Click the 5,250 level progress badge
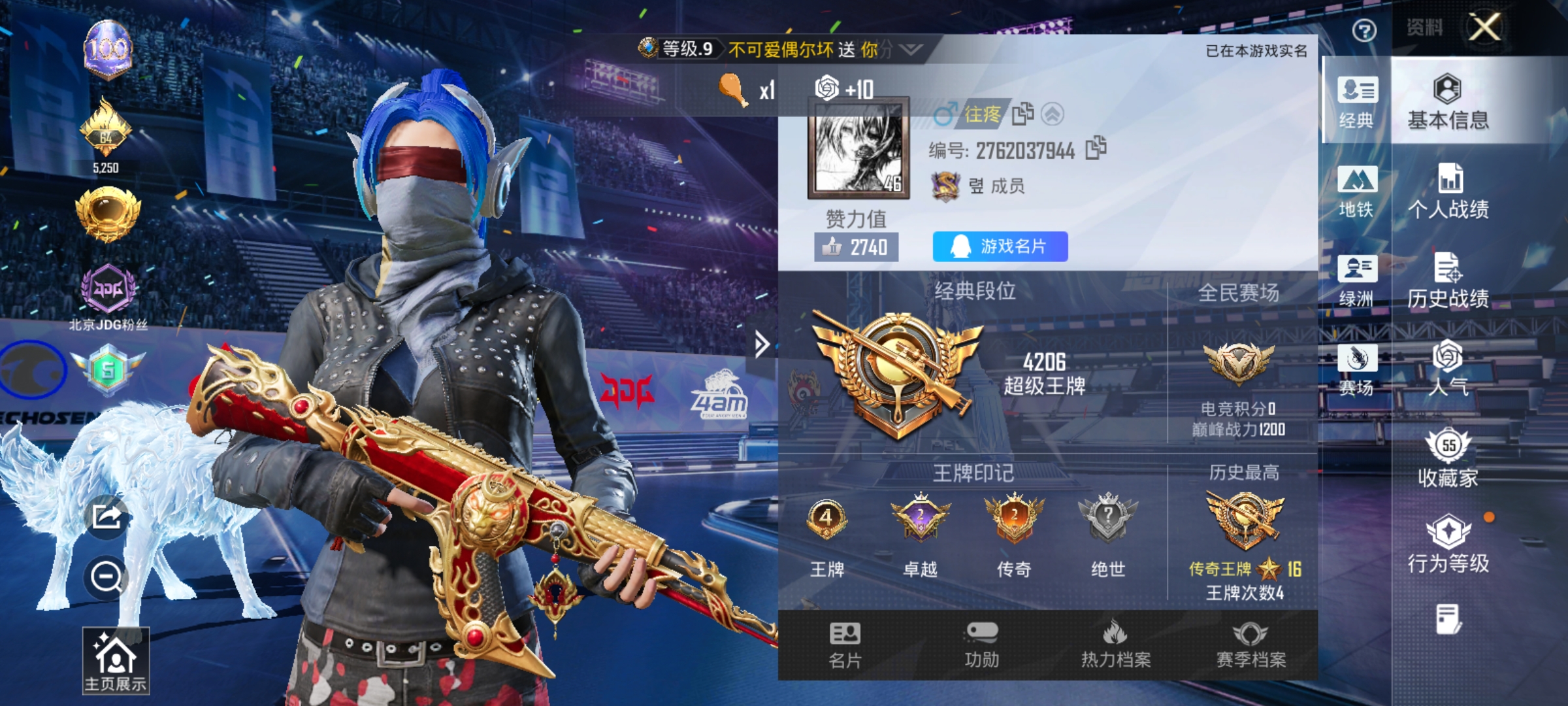 coord(108,141)
